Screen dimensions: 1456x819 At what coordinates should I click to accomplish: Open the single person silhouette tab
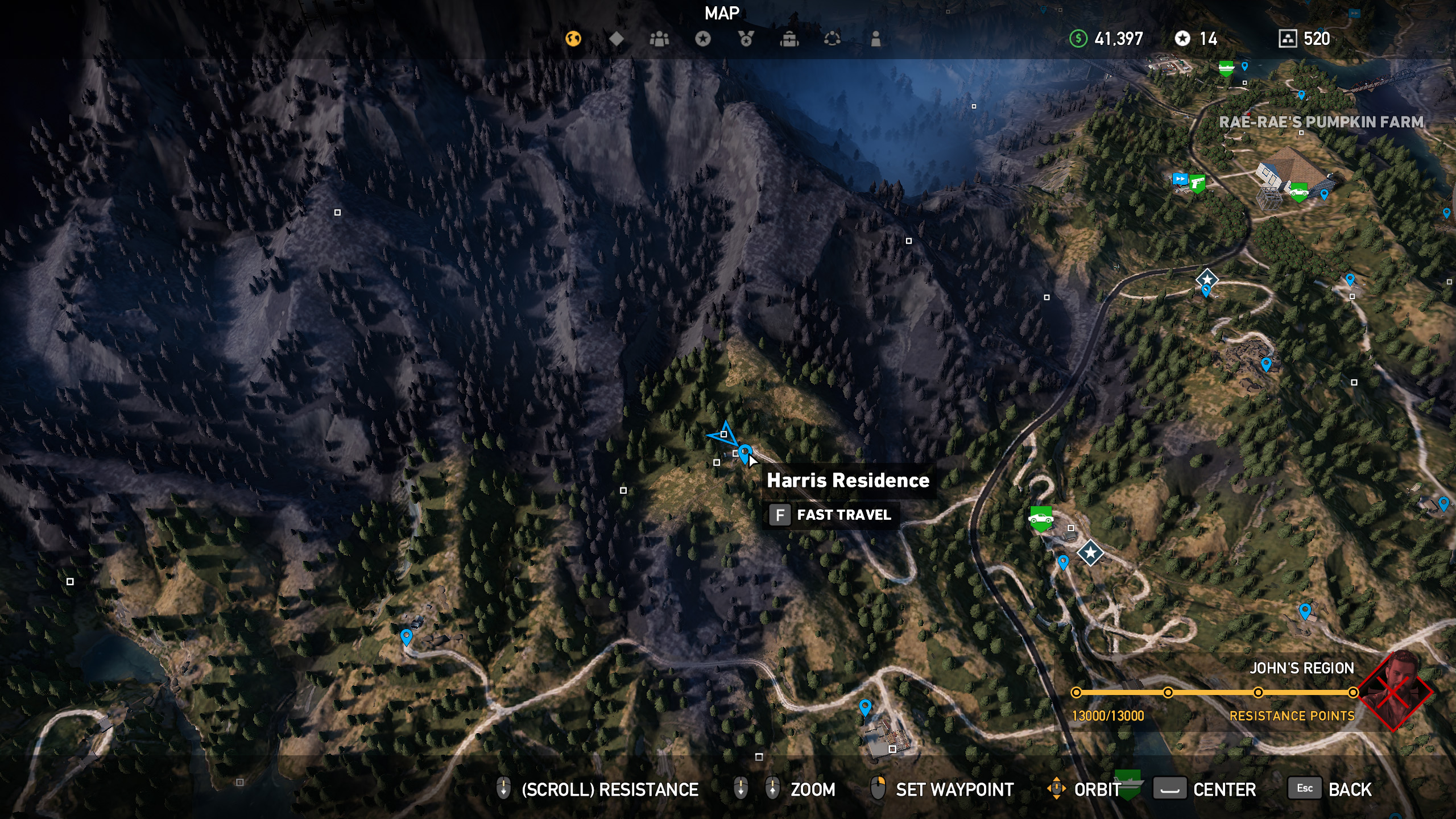point(876,39)
